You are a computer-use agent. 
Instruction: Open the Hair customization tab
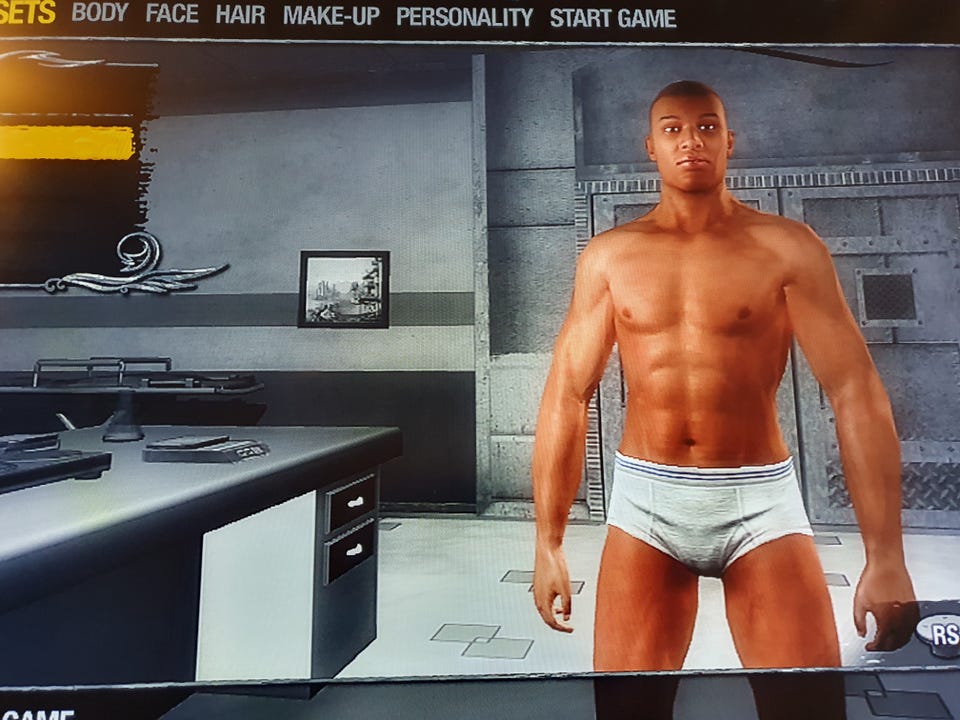tap(241, 16)
